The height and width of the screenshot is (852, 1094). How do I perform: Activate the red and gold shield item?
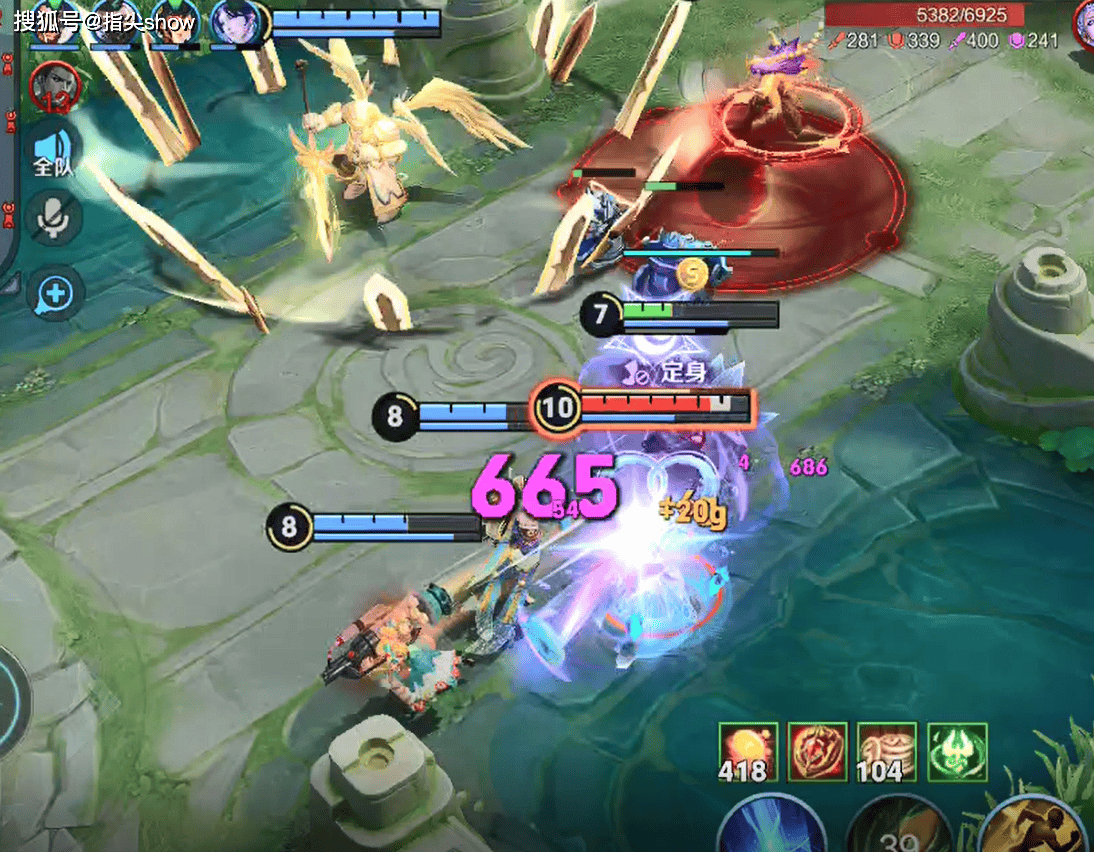(817, 753)
